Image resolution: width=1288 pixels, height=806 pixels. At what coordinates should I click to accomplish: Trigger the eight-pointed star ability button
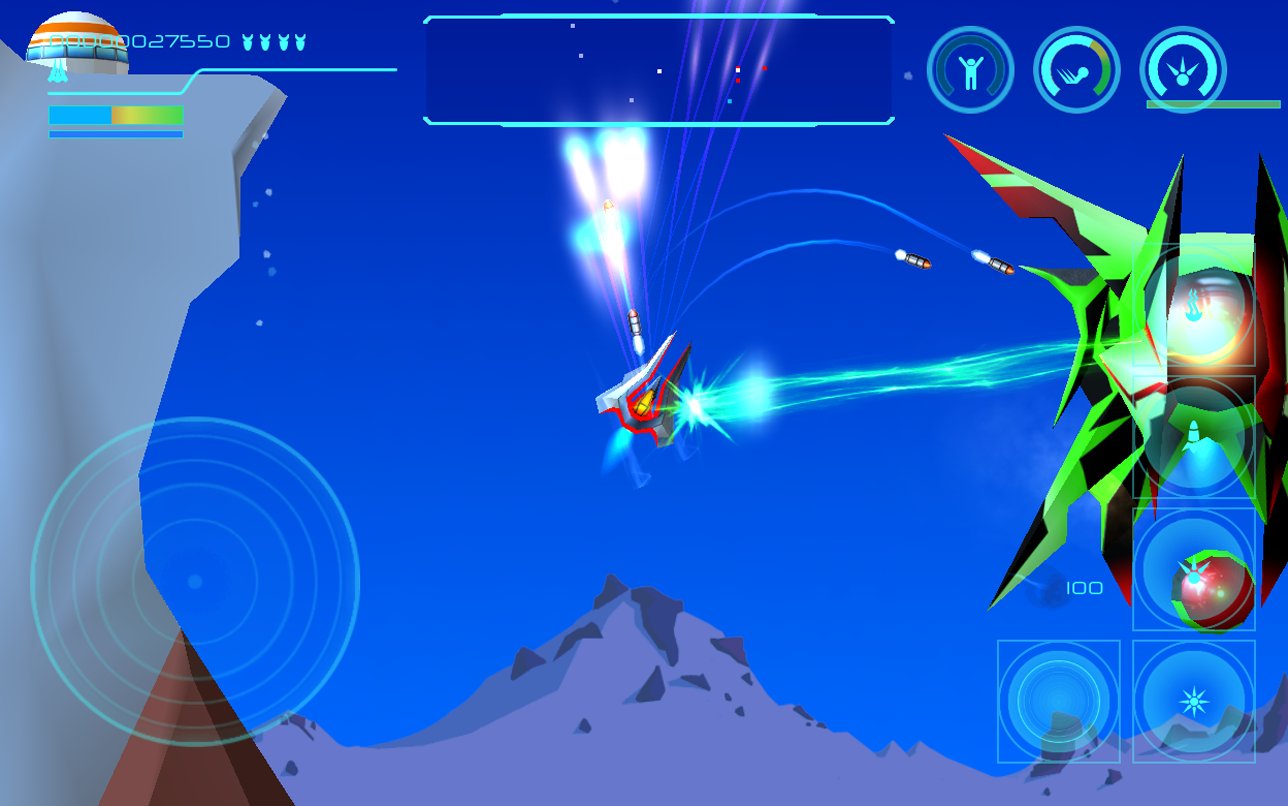click(1194, 701)
